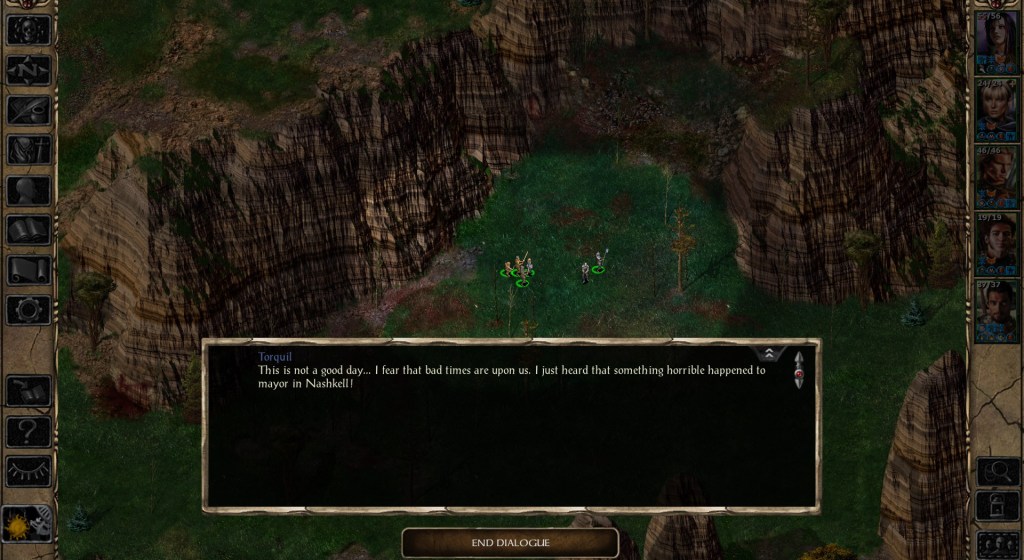
Task: Open the priest scroll icon
Action: pyautogui.click(x=28, y=270)
